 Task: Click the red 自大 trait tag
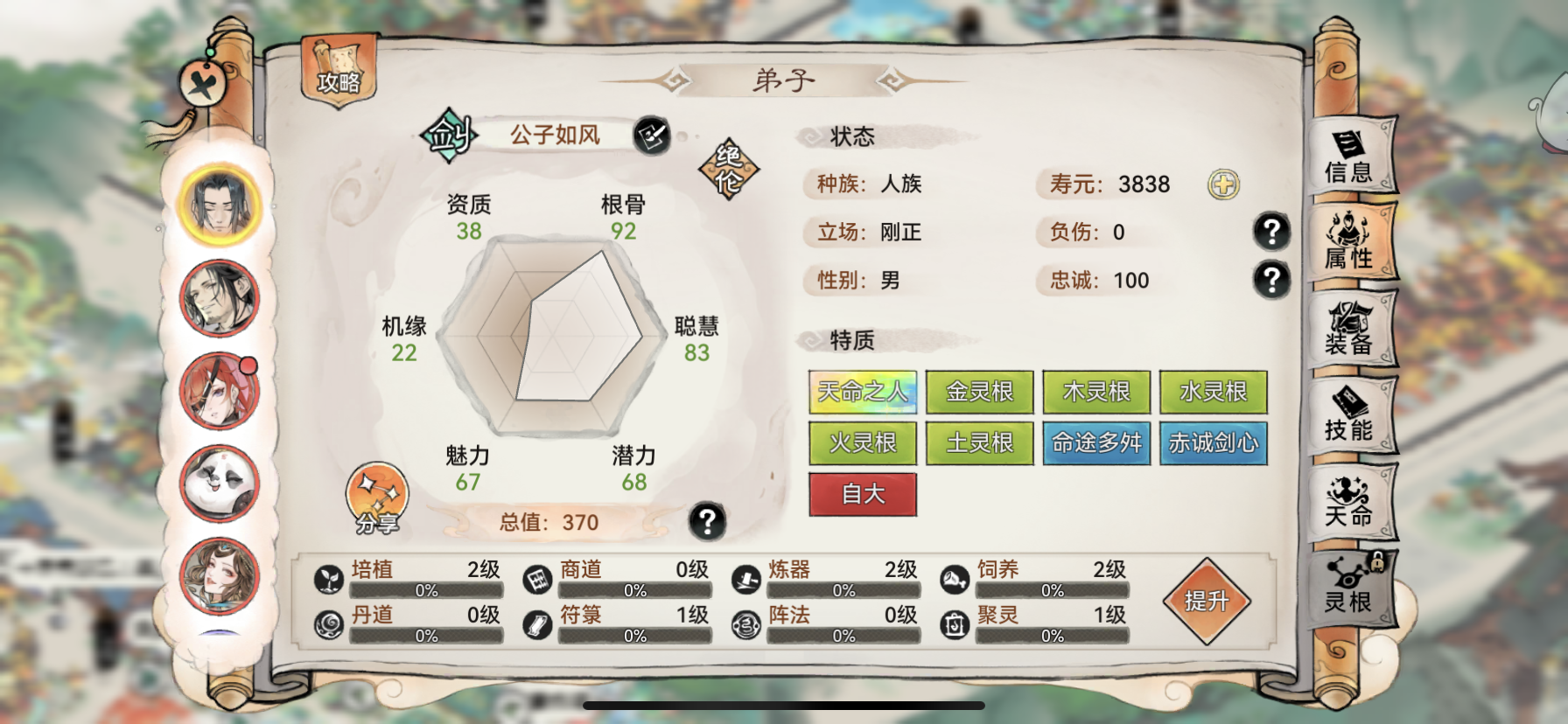tap(862, 494)
